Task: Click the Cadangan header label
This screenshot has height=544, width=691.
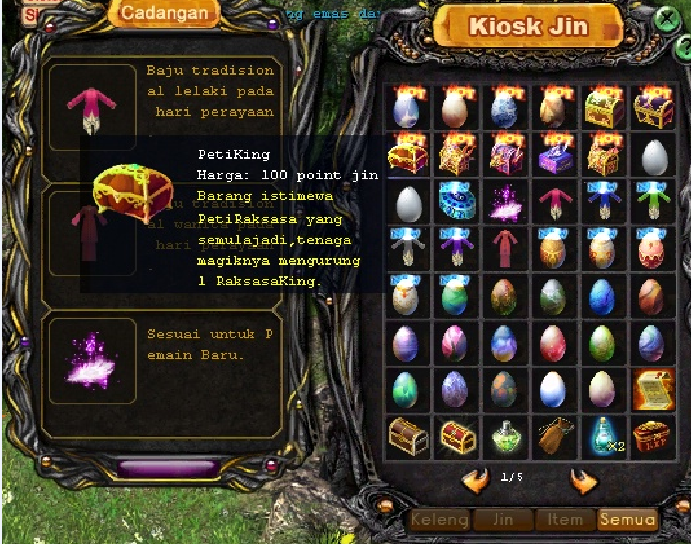Action: [165, 13]
